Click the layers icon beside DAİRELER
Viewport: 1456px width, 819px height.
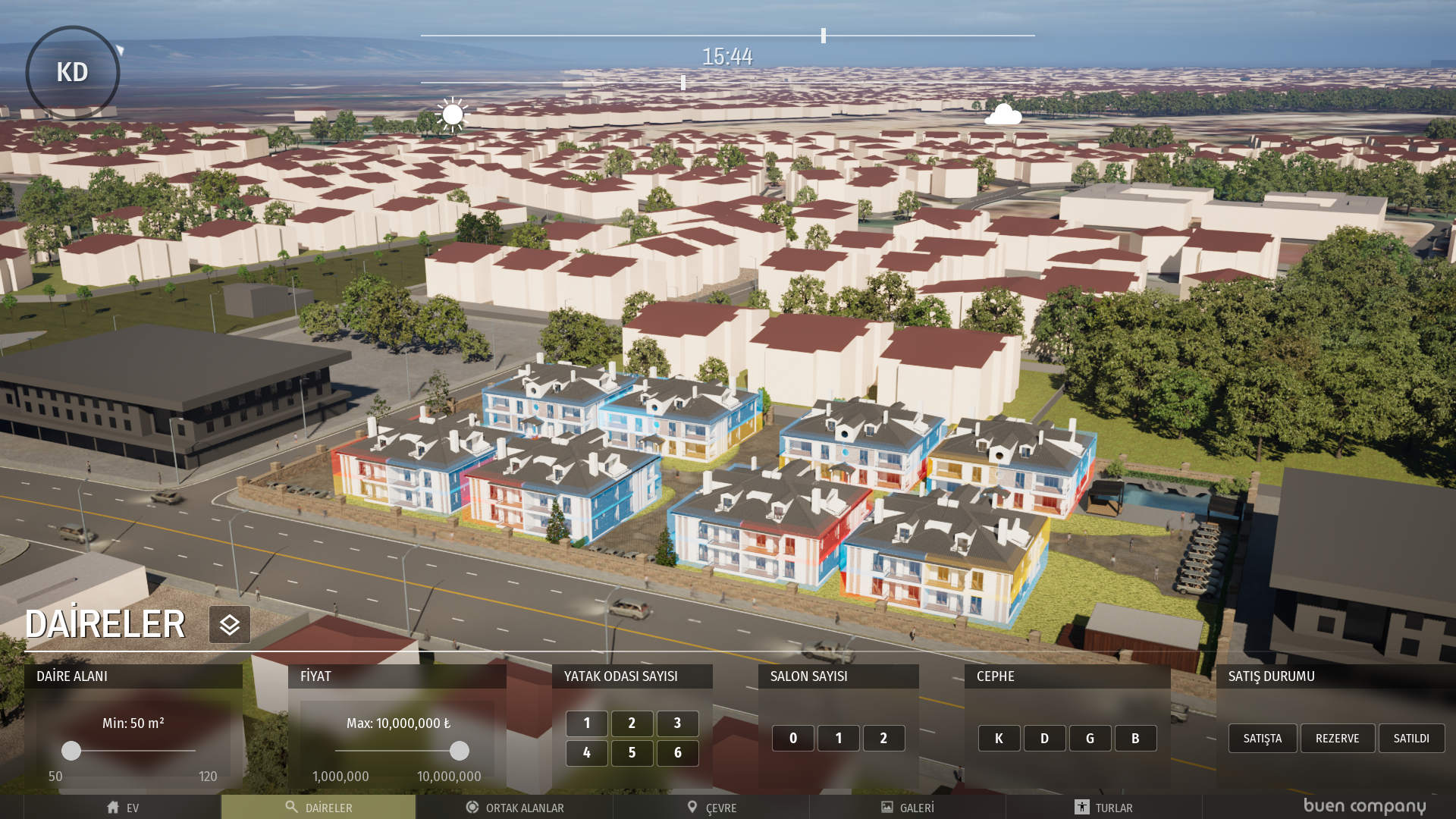point(230,625)
